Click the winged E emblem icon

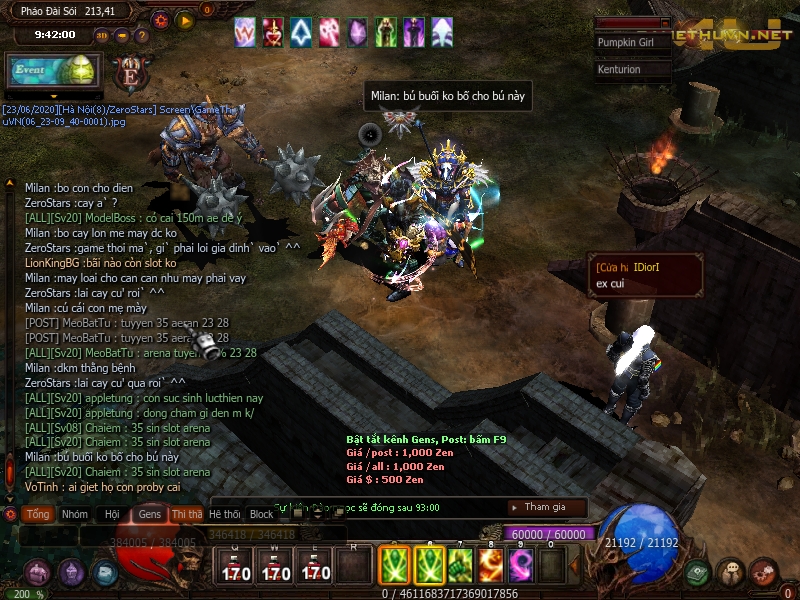129,74
